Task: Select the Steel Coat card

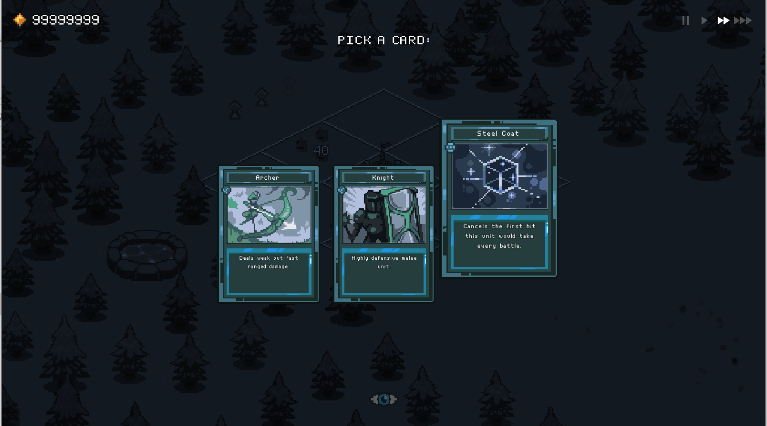Action: tap(499, 198)
